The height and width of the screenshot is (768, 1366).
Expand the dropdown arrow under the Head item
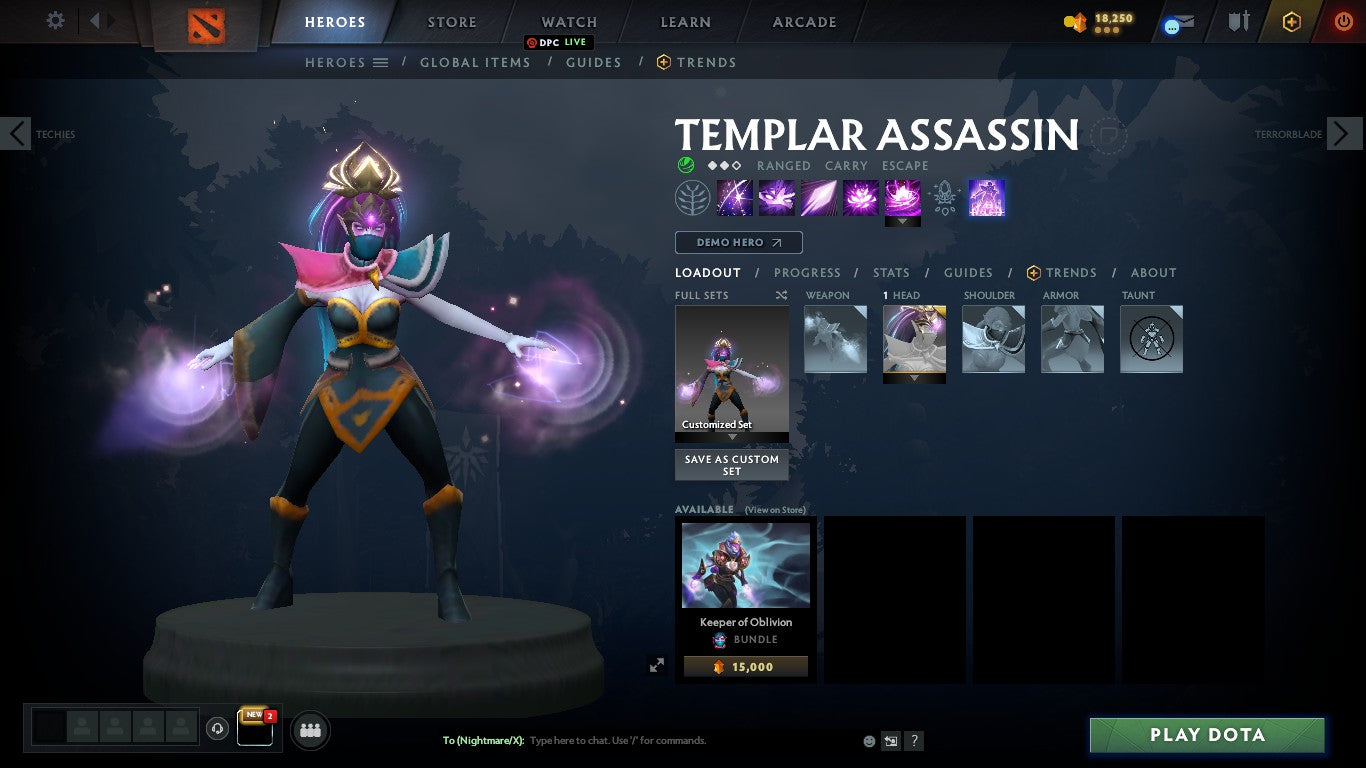pyautogui.click(x=914, y=380)
